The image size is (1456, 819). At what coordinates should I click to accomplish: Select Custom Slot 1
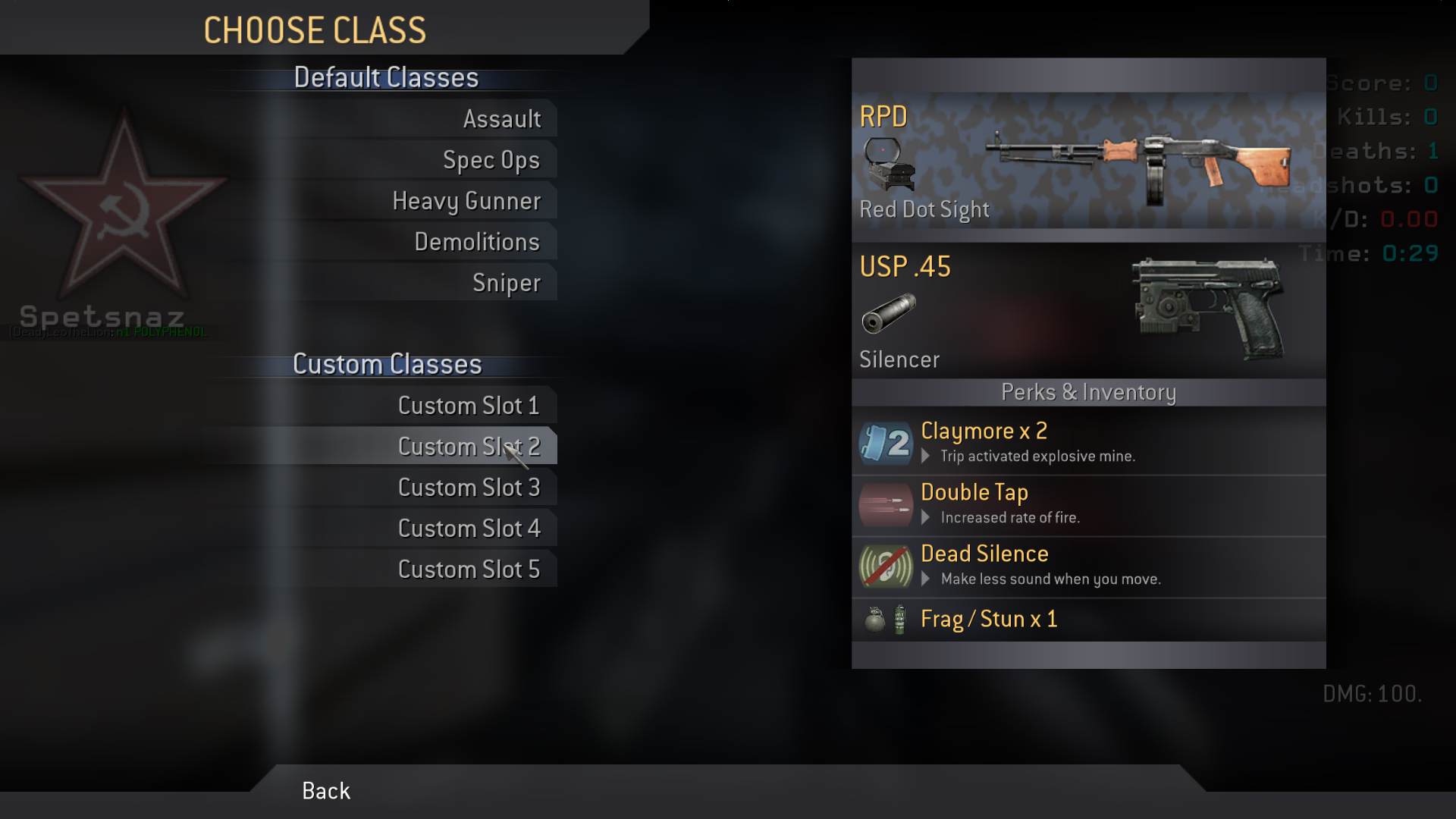[469, 406]
